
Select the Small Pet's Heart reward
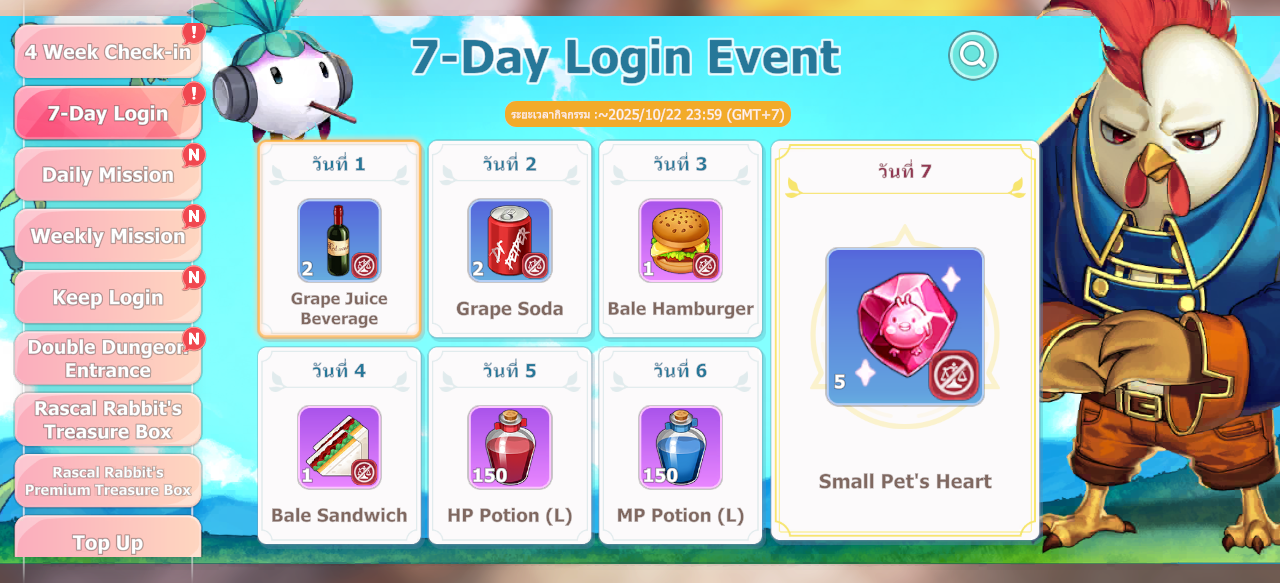pos(905,327)
